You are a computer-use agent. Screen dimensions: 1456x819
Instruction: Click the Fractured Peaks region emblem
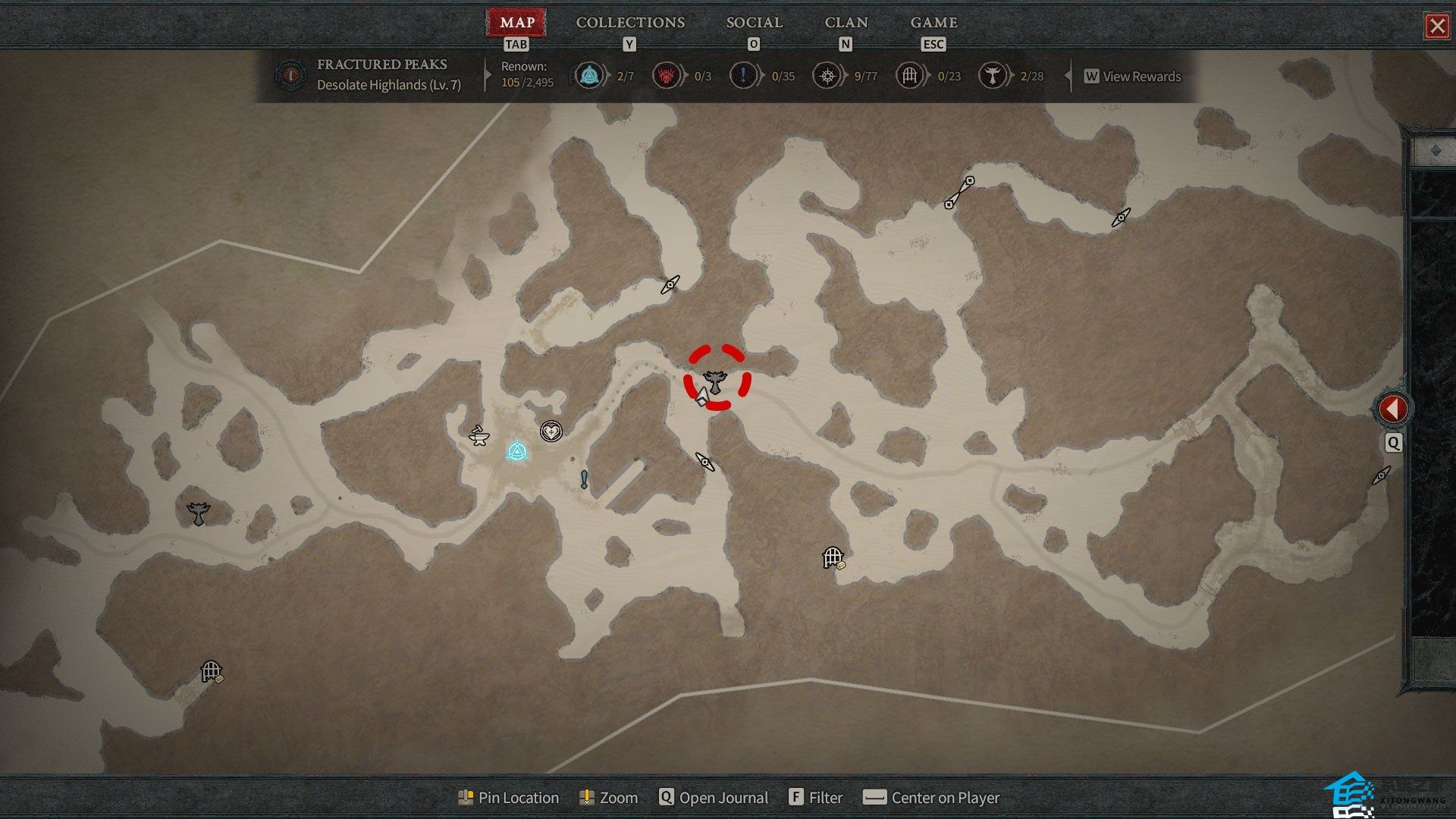[x=290, y=75]
